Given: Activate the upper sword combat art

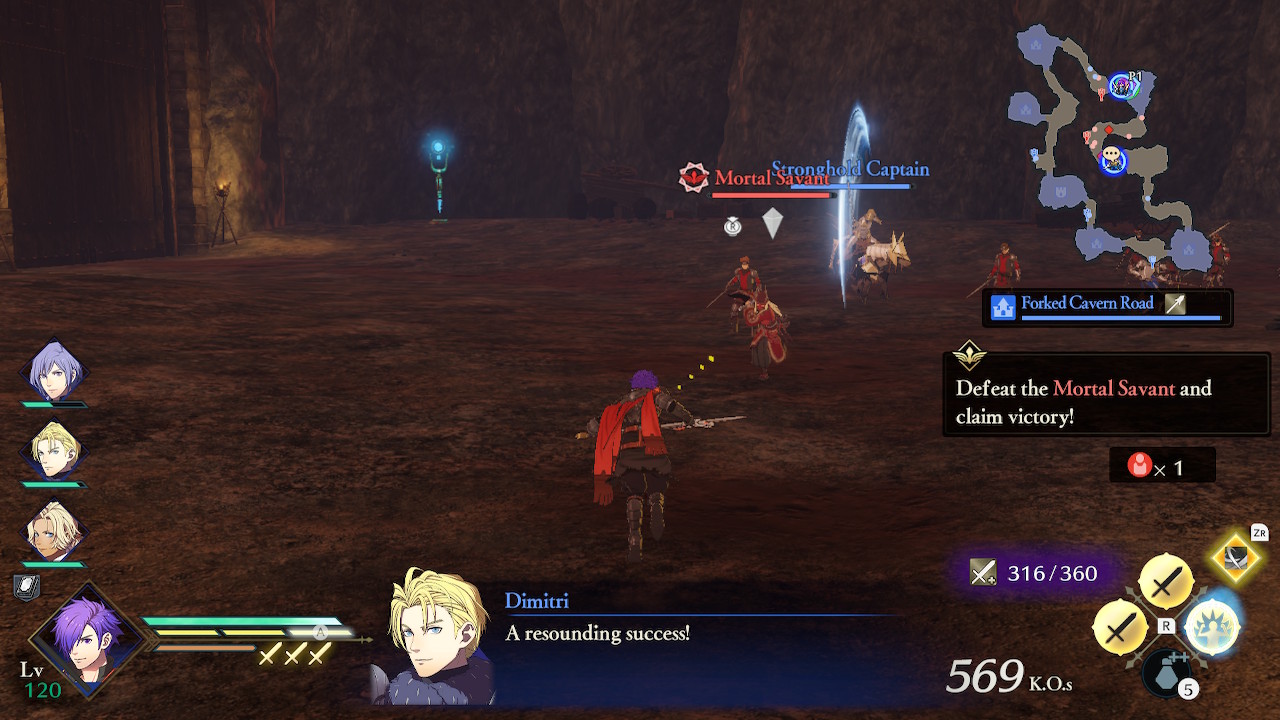Looking at the screenshot, I should click(x=1165, y=581).
